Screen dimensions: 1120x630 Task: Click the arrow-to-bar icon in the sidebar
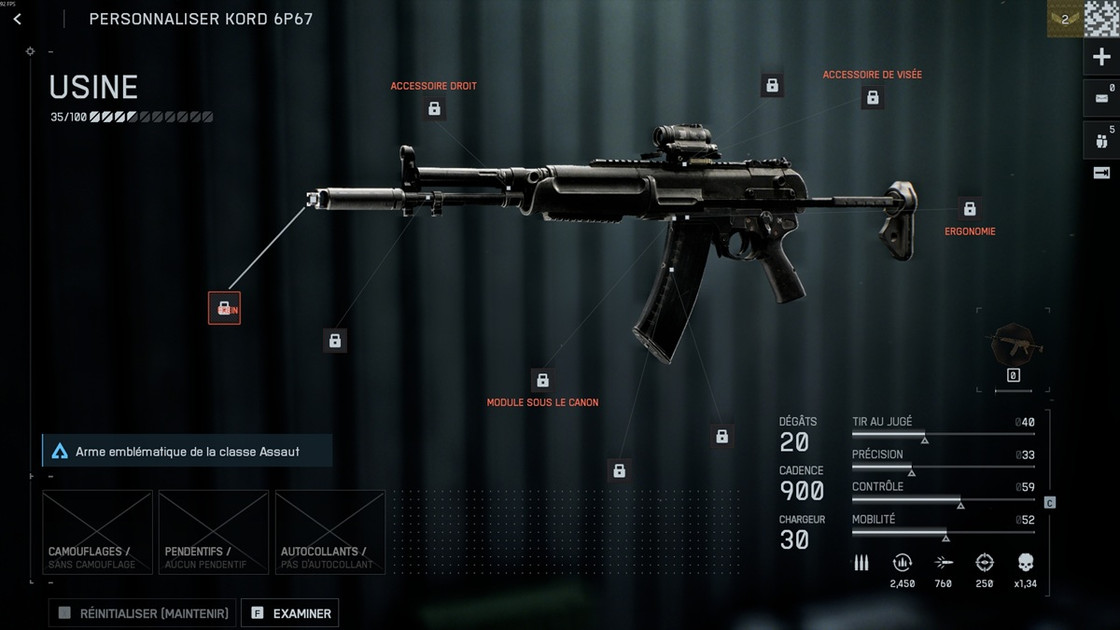coord(1101,173)
